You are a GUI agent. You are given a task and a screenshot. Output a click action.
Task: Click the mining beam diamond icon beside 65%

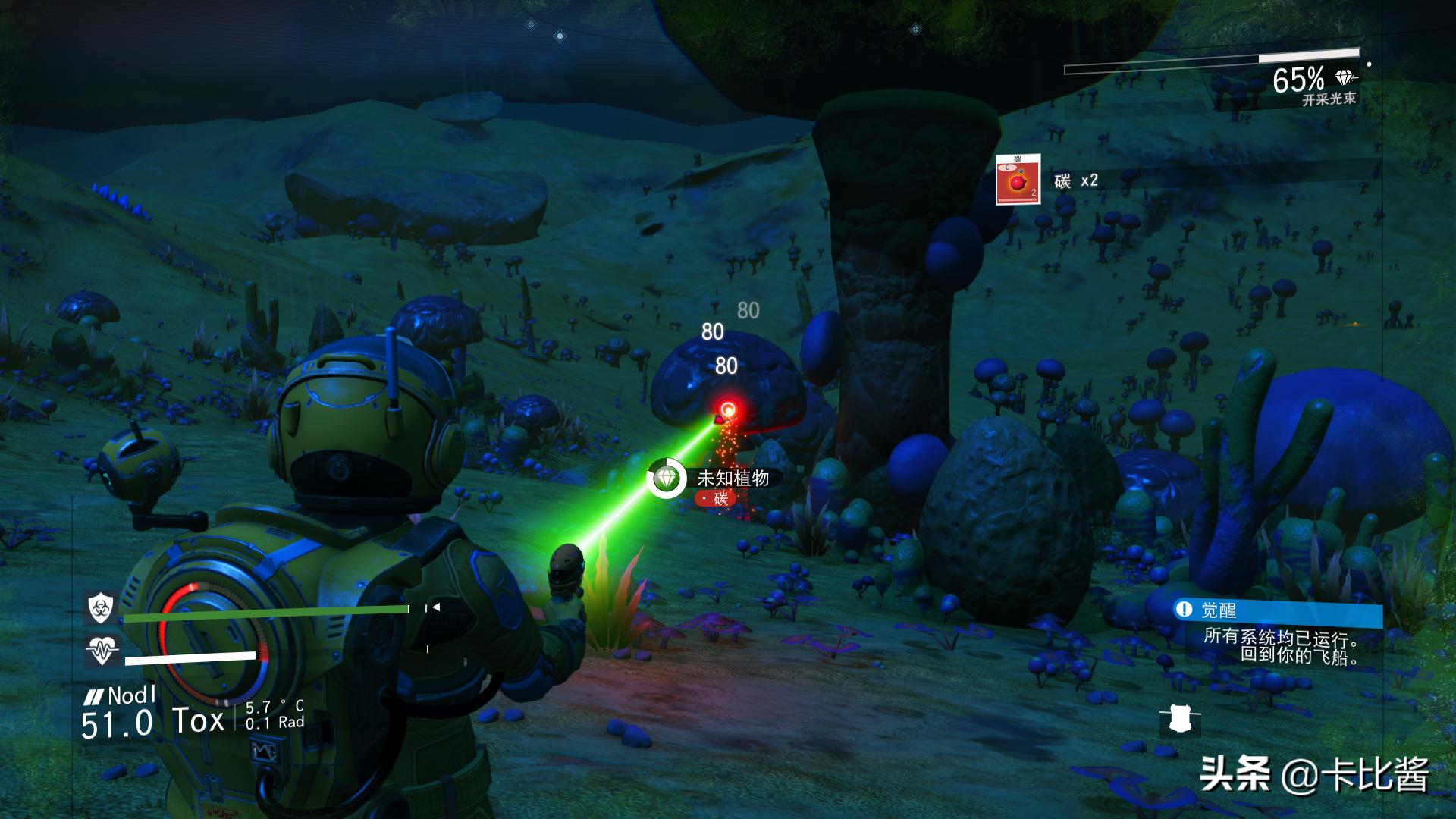[1345, 78]
